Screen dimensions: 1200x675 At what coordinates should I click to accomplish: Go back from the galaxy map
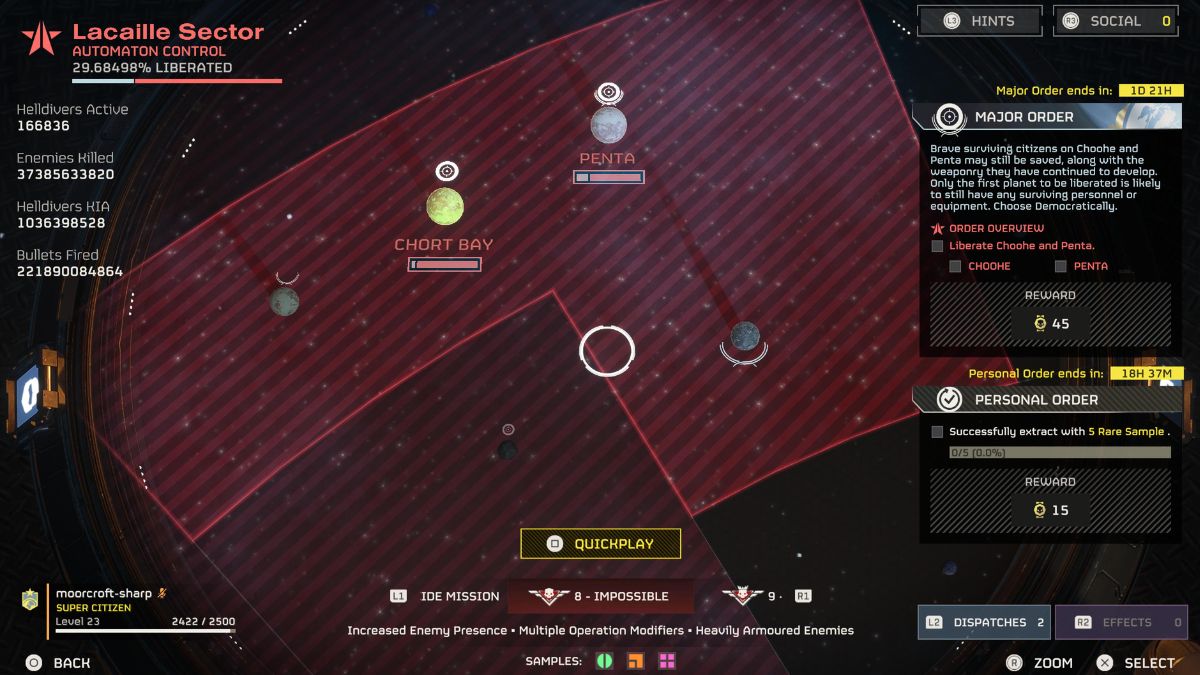[58, 663]
